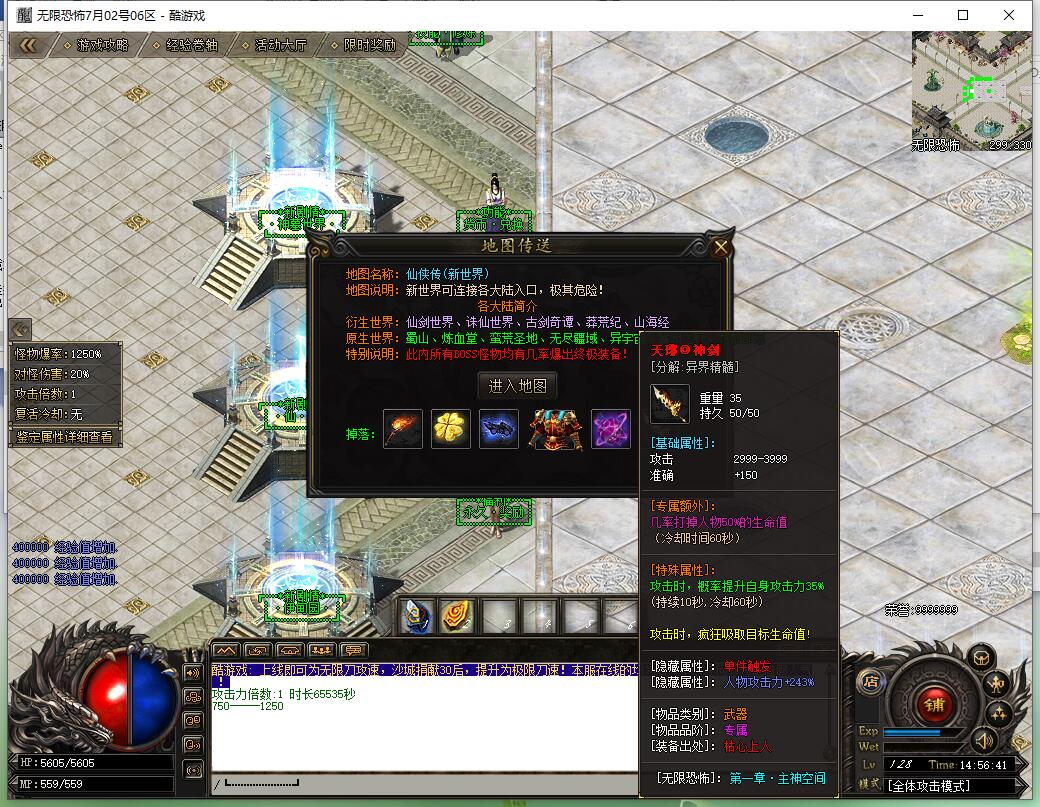
Task: Collapse the top menu with double-arrow button
Action: [28, 45]
